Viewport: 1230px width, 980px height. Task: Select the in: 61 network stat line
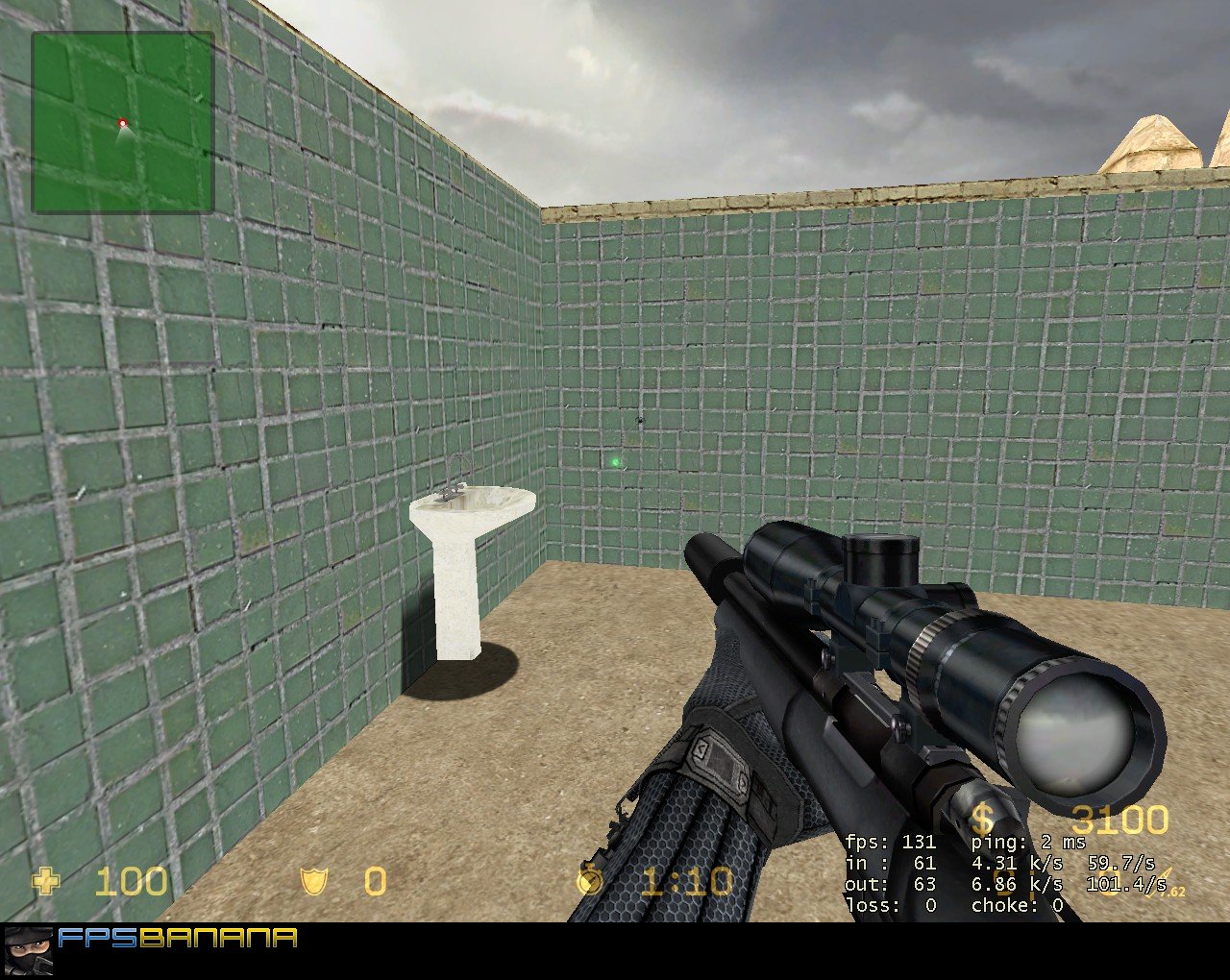point(894,863)
